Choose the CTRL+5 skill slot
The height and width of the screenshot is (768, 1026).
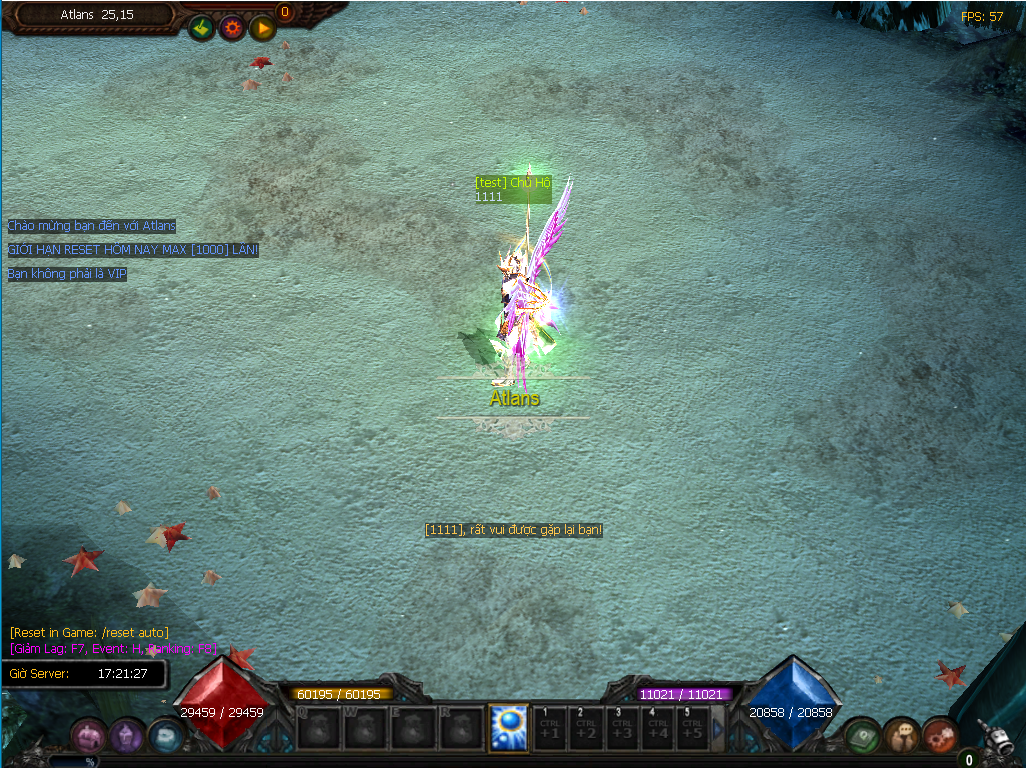tap(692, 727)
